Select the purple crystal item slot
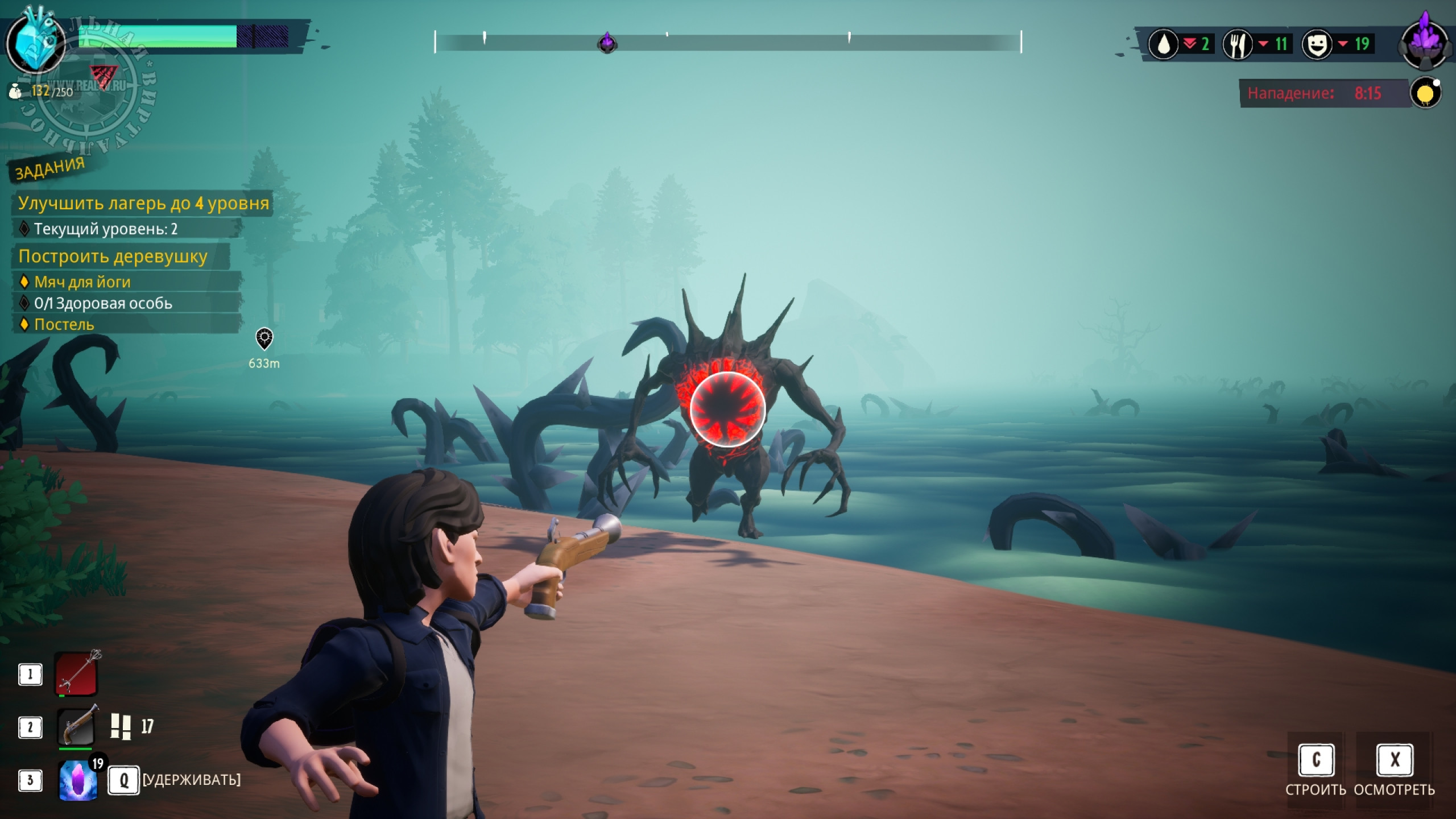The width and height of the screenshot is (1456, 819). [78, 780]
